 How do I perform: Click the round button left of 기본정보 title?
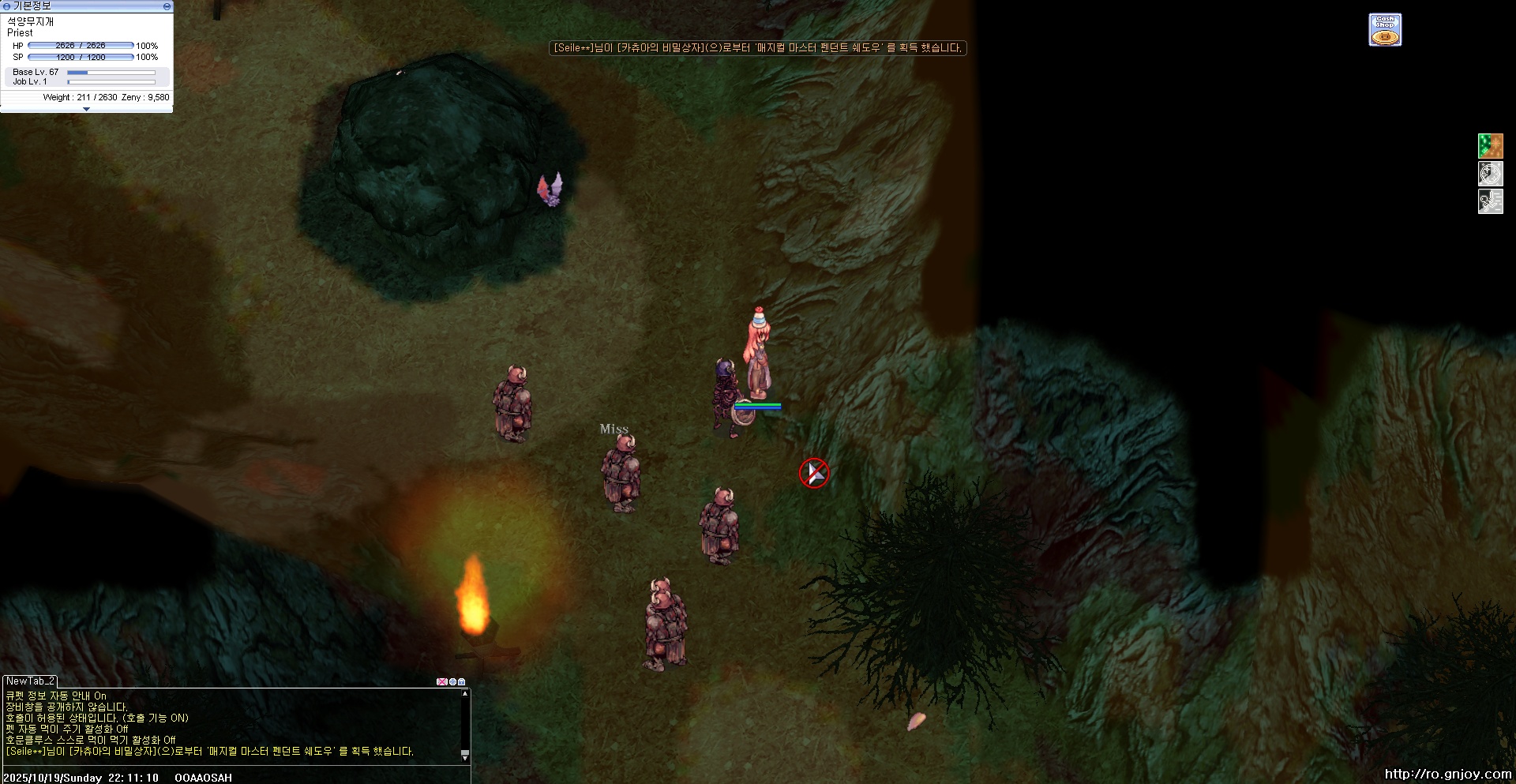tap(6, 6)
